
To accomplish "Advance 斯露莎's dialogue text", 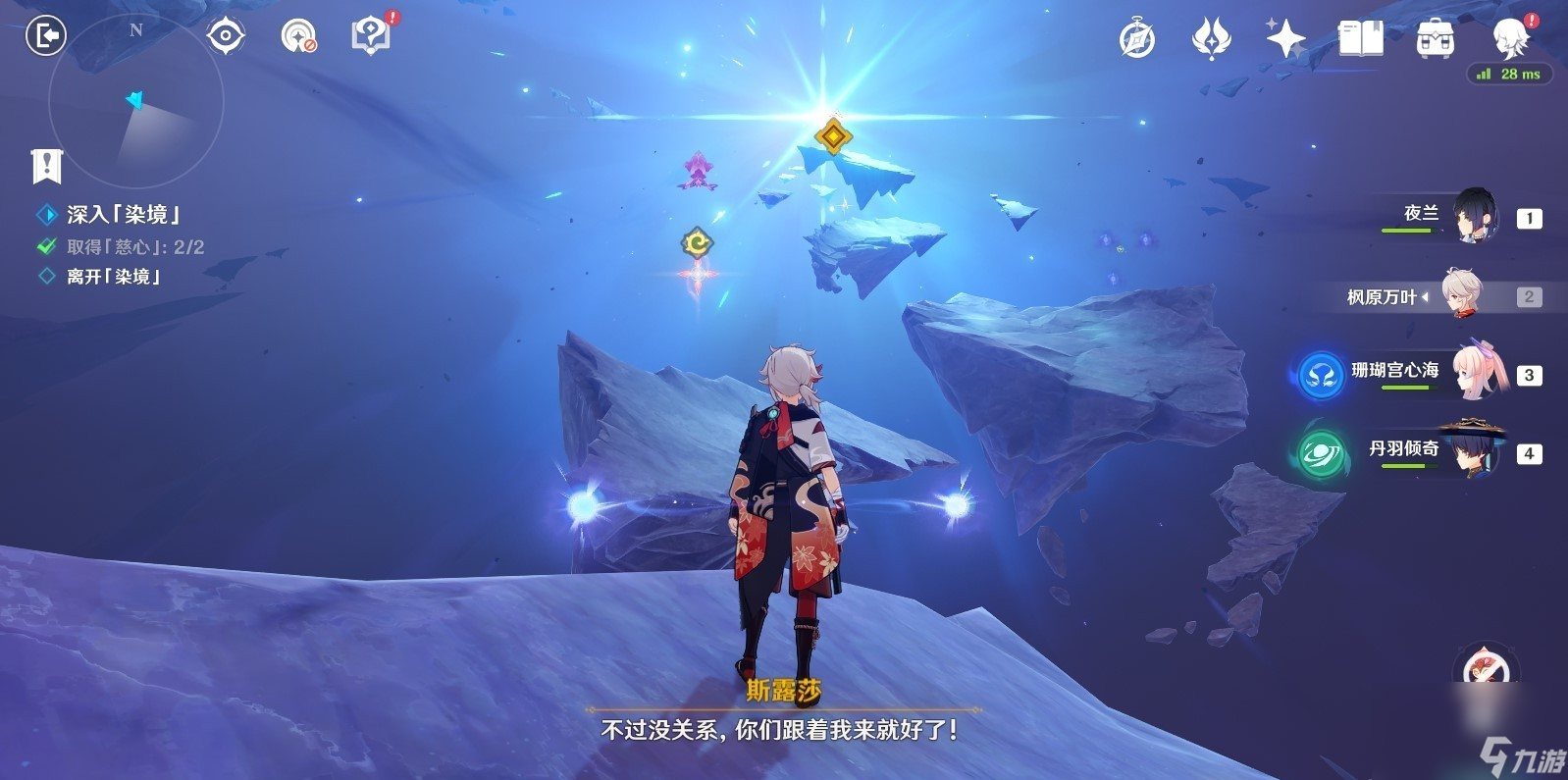I will click(782, 728).
